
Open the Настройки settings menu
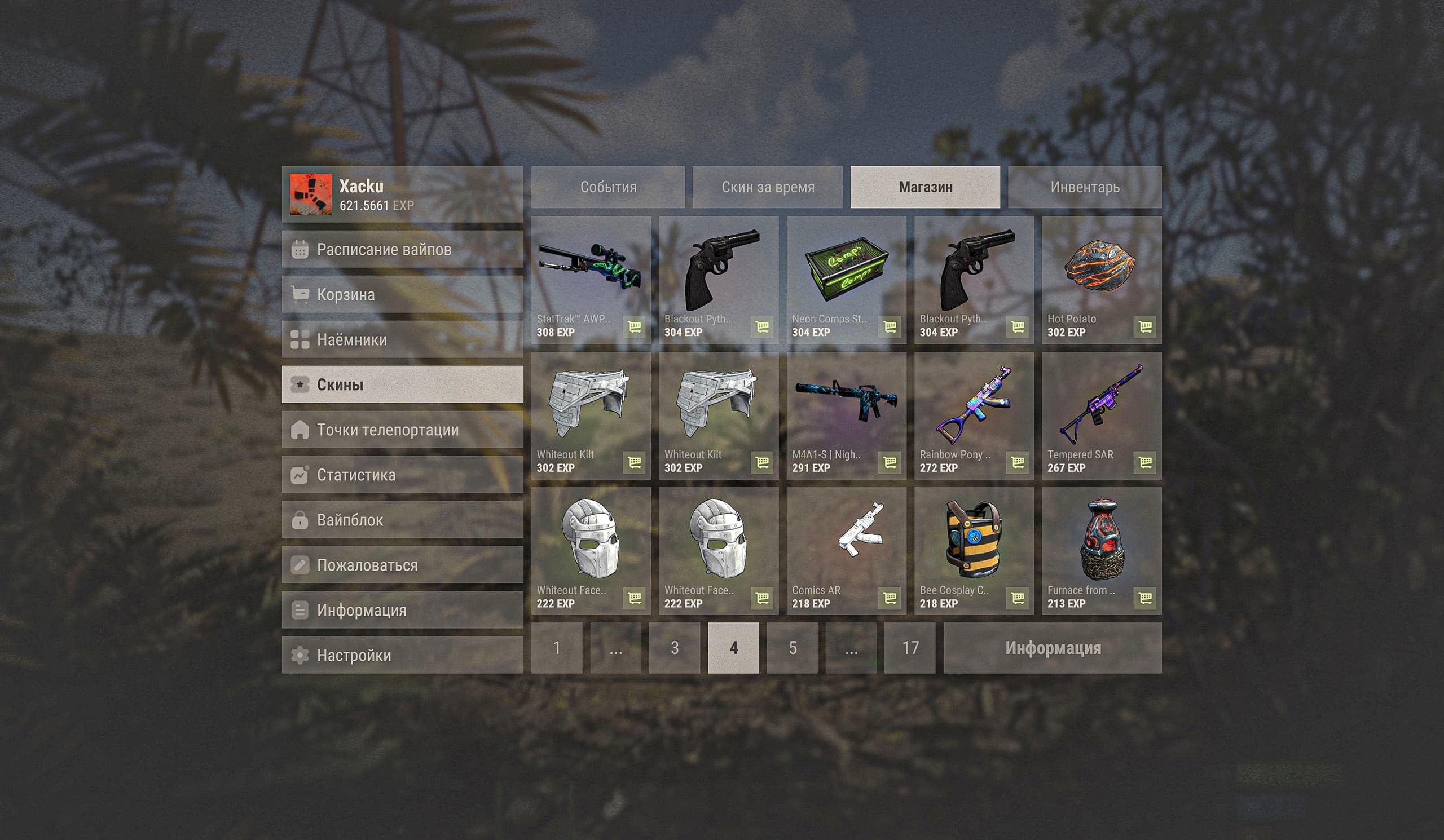402,655
